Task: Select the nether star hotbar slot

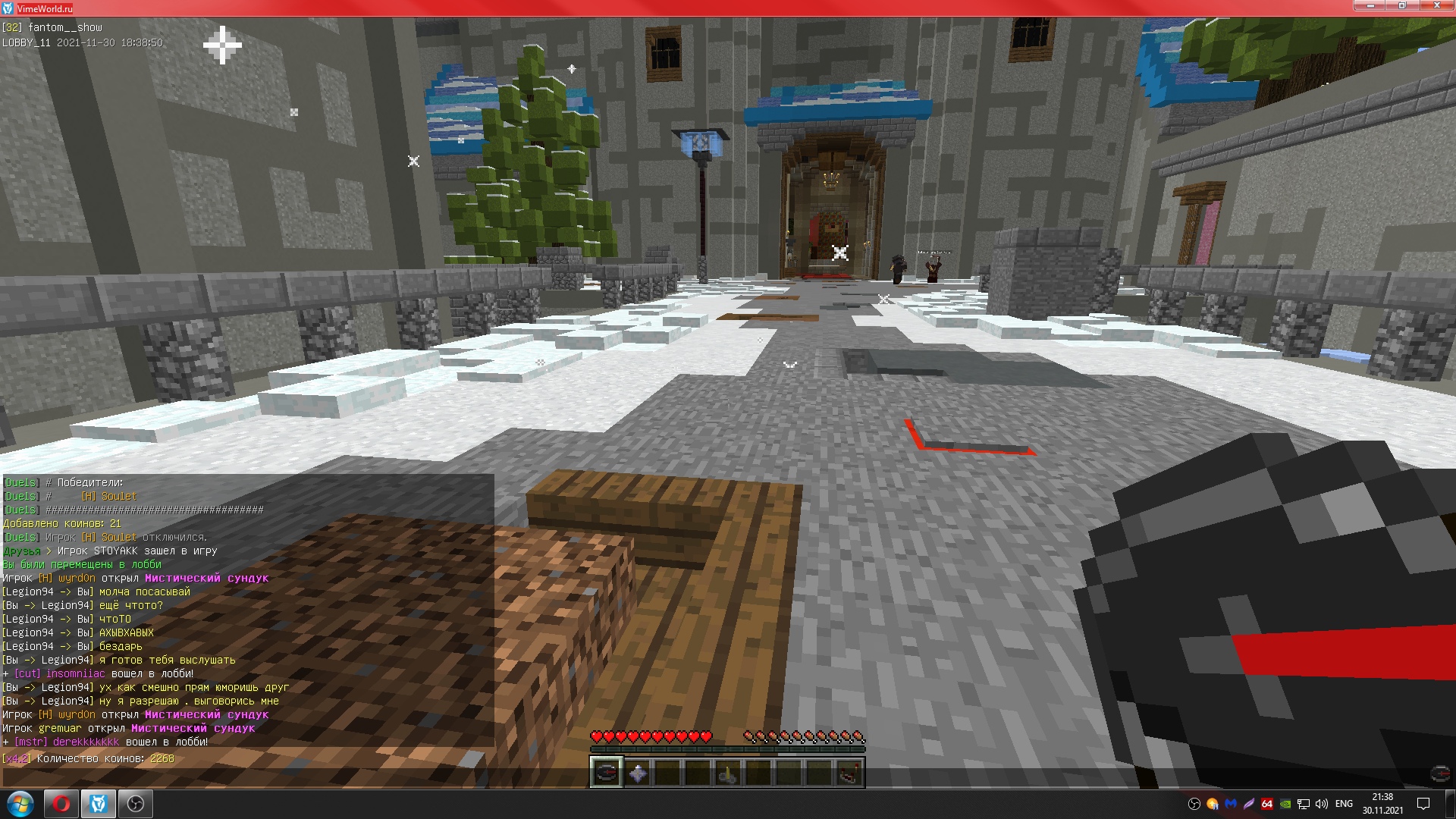Action: (x=637, y=773)
